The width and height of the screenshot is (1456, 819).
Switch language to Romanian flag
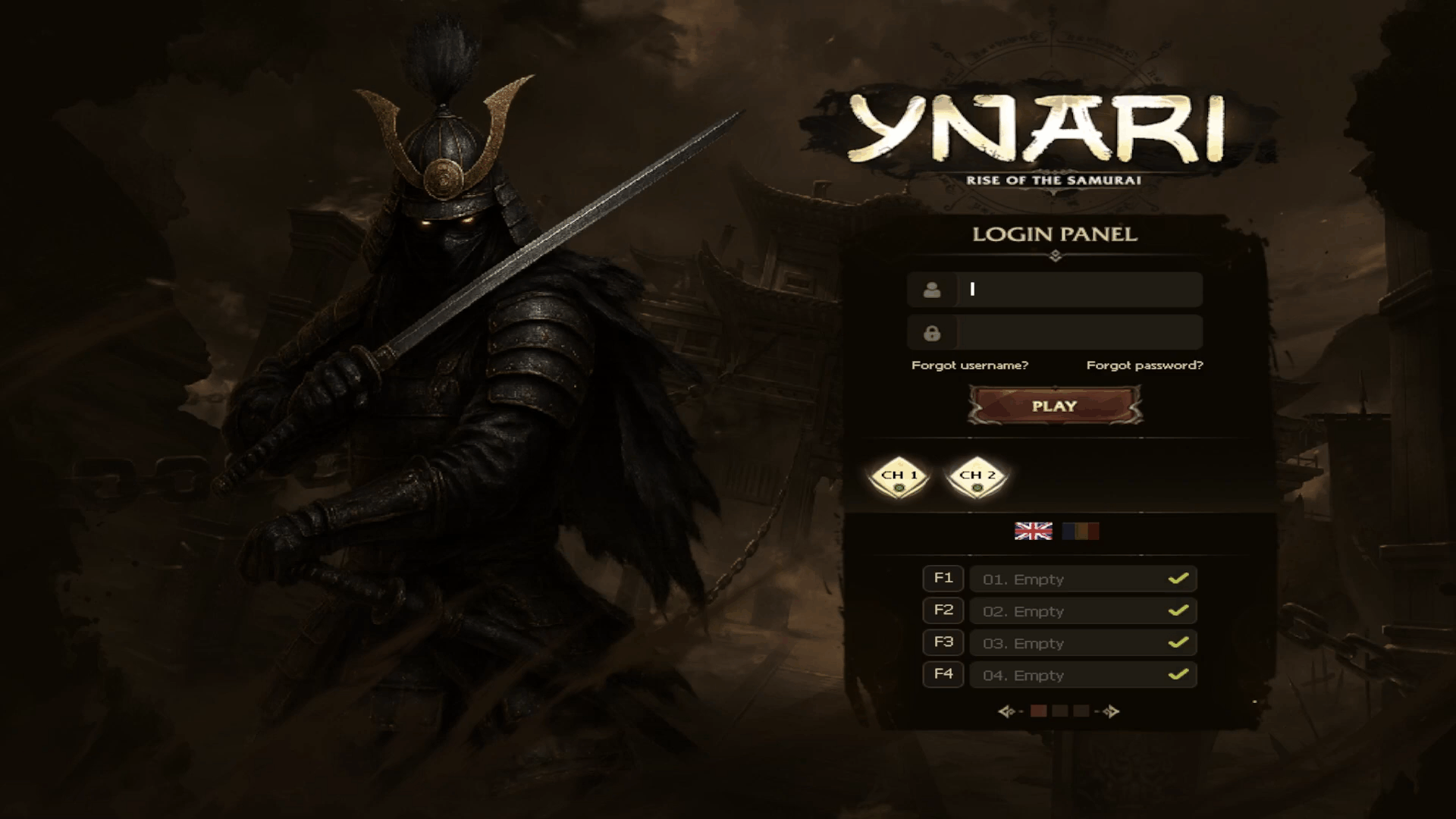point(1081,531)
